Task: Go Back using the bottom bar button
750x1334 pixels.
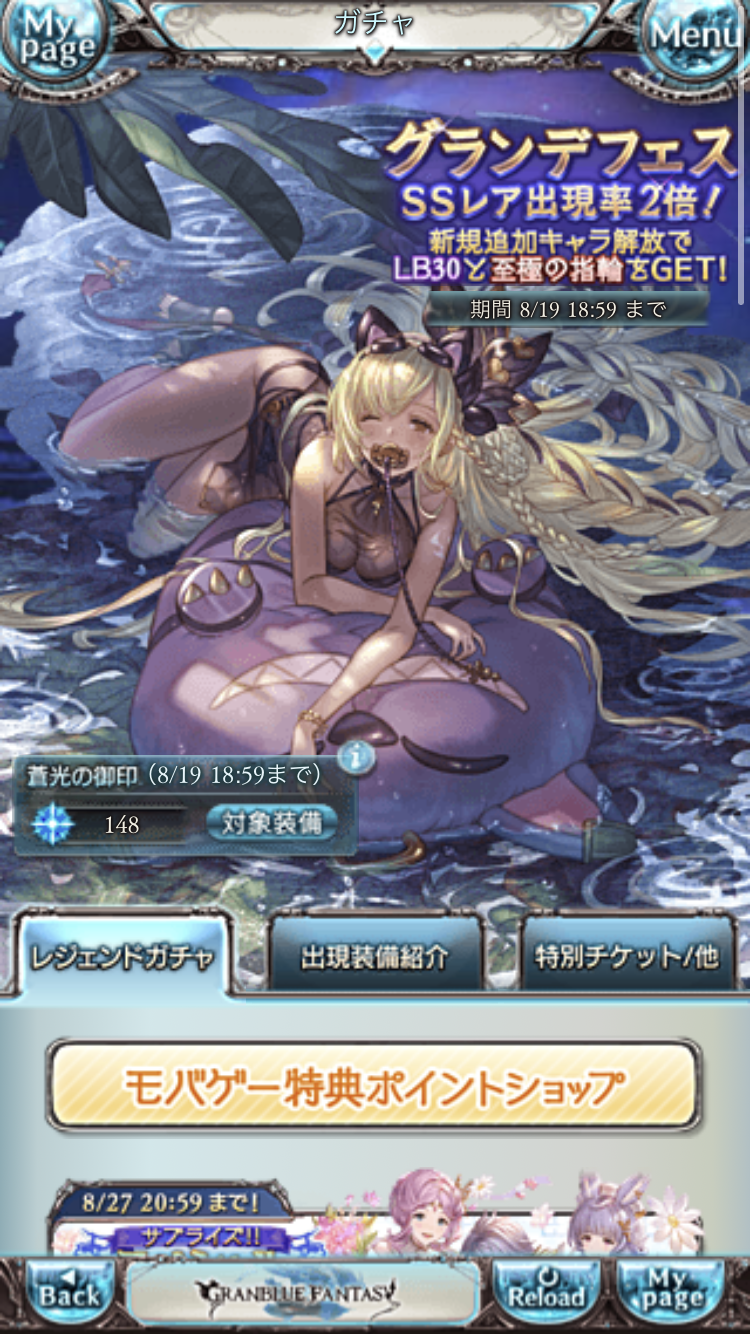Action: pyautogui.click(x=70, y=1294)
